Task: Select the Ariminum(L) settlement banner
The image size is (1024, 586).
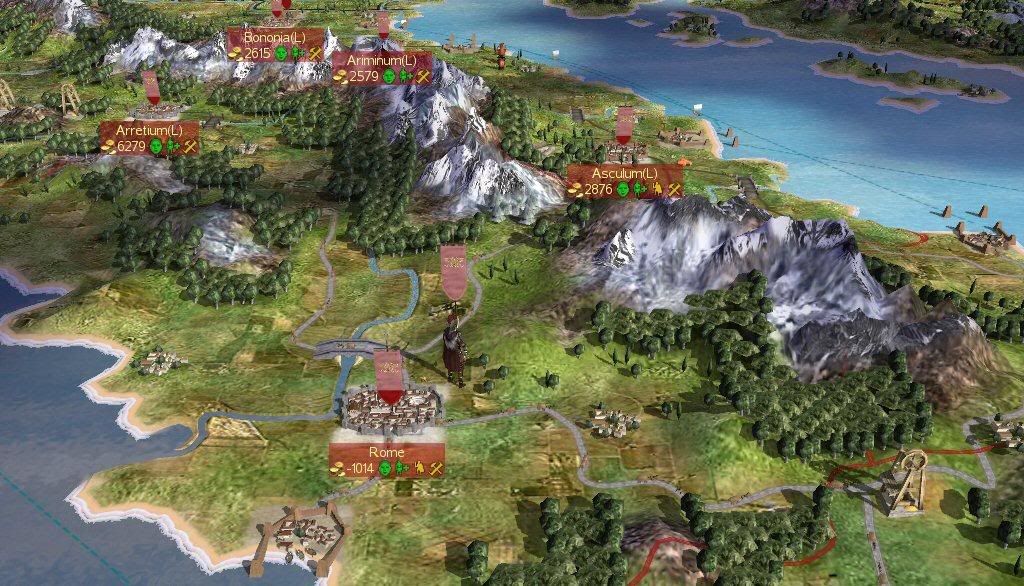Action: tap(383, 61)
